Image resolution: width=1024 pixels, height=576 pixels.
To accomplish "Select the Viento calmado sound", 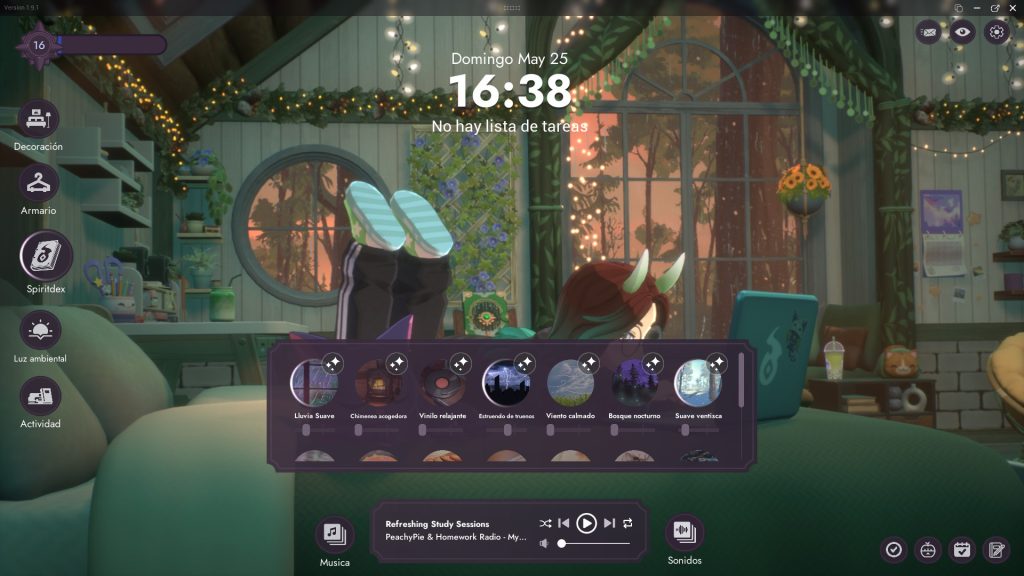I will click(x=570, y=383).
